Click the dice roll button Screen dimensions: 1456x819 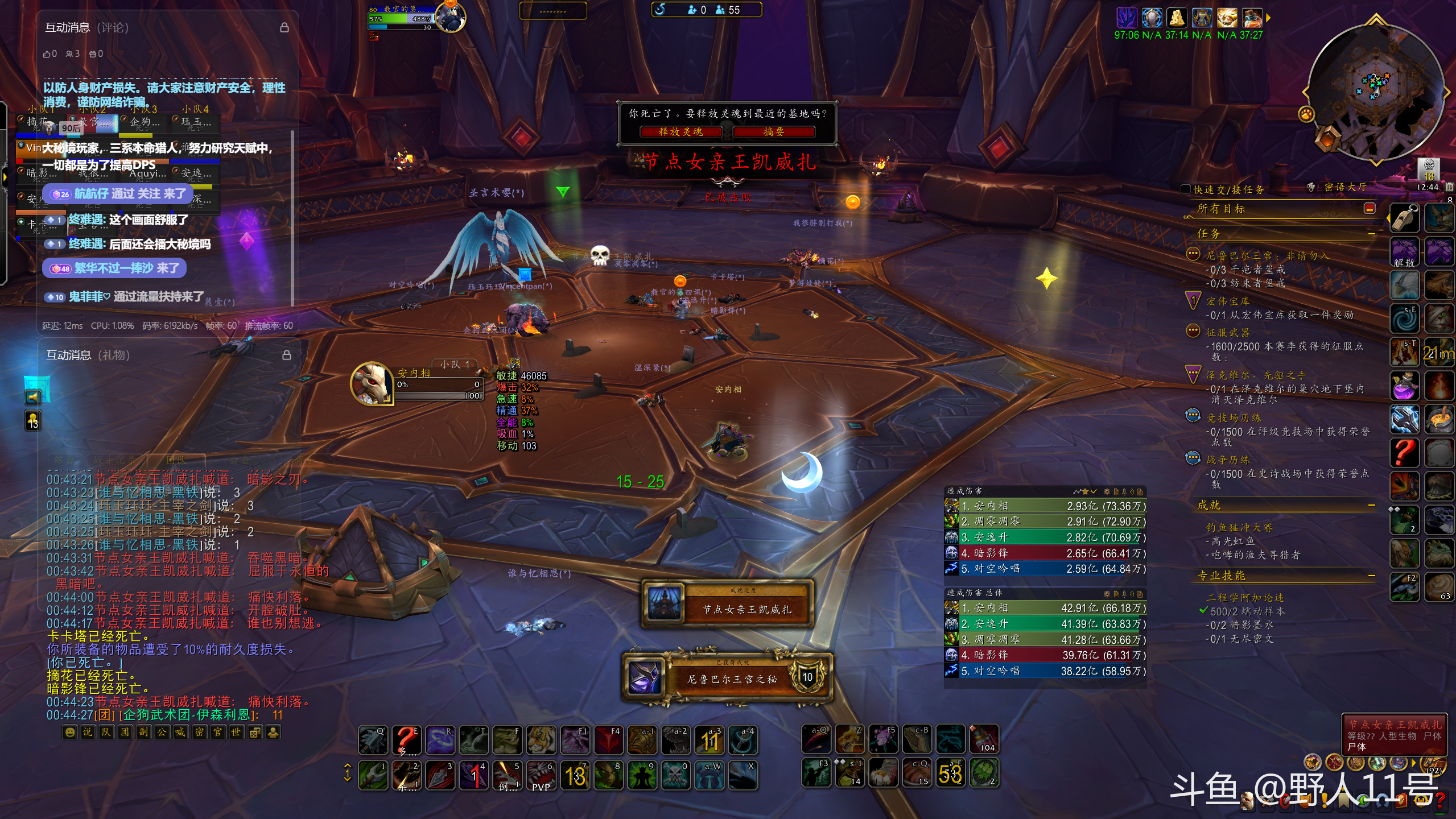pyautogui.click(x=255, y=733)
